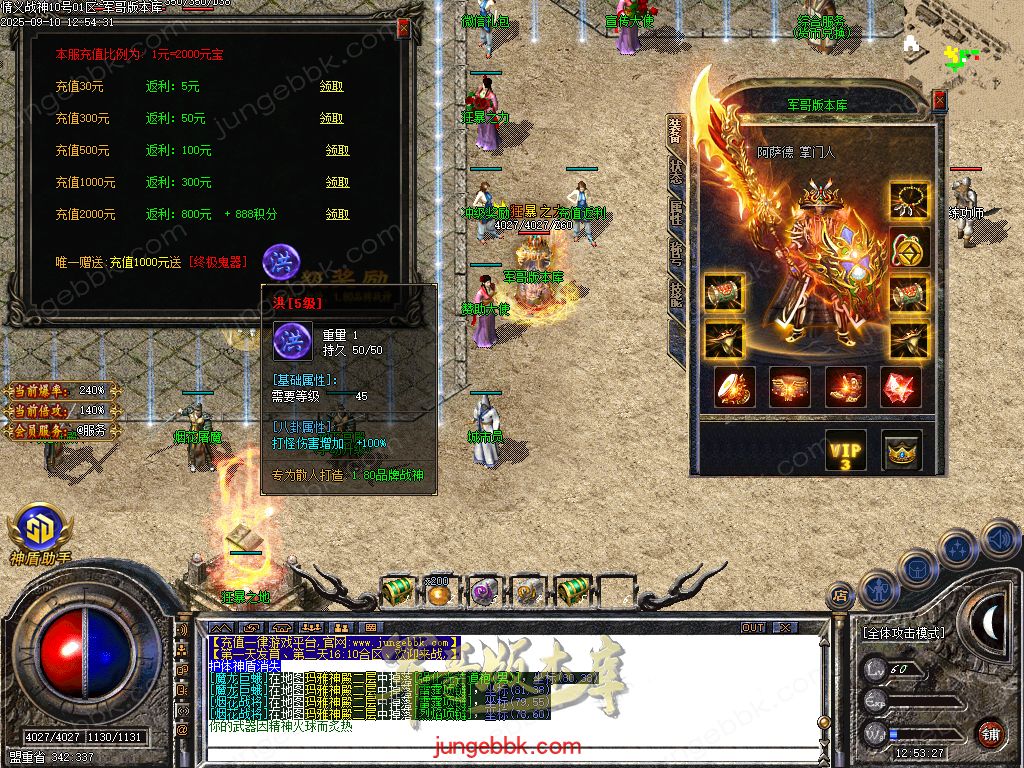Toggle sound with the speaker button

pos(1000,540)
